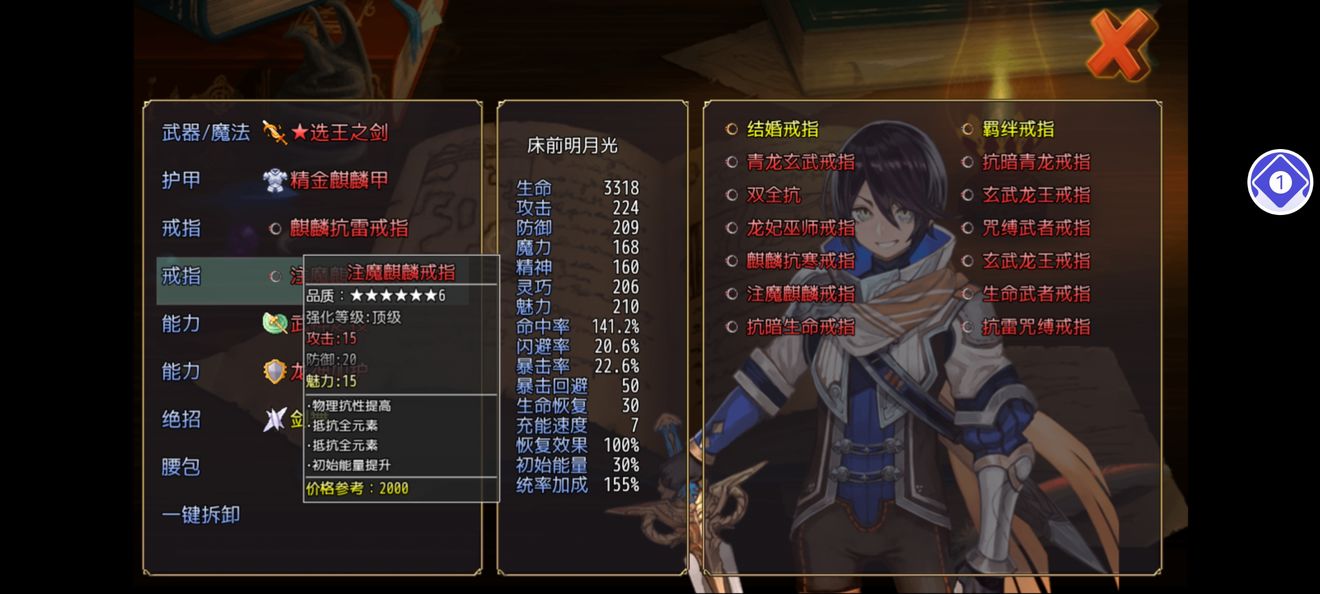1320x594 pixels.
Task: Choose 抗暗生命戒指 in the ring list
Action: tap(800, 327)
